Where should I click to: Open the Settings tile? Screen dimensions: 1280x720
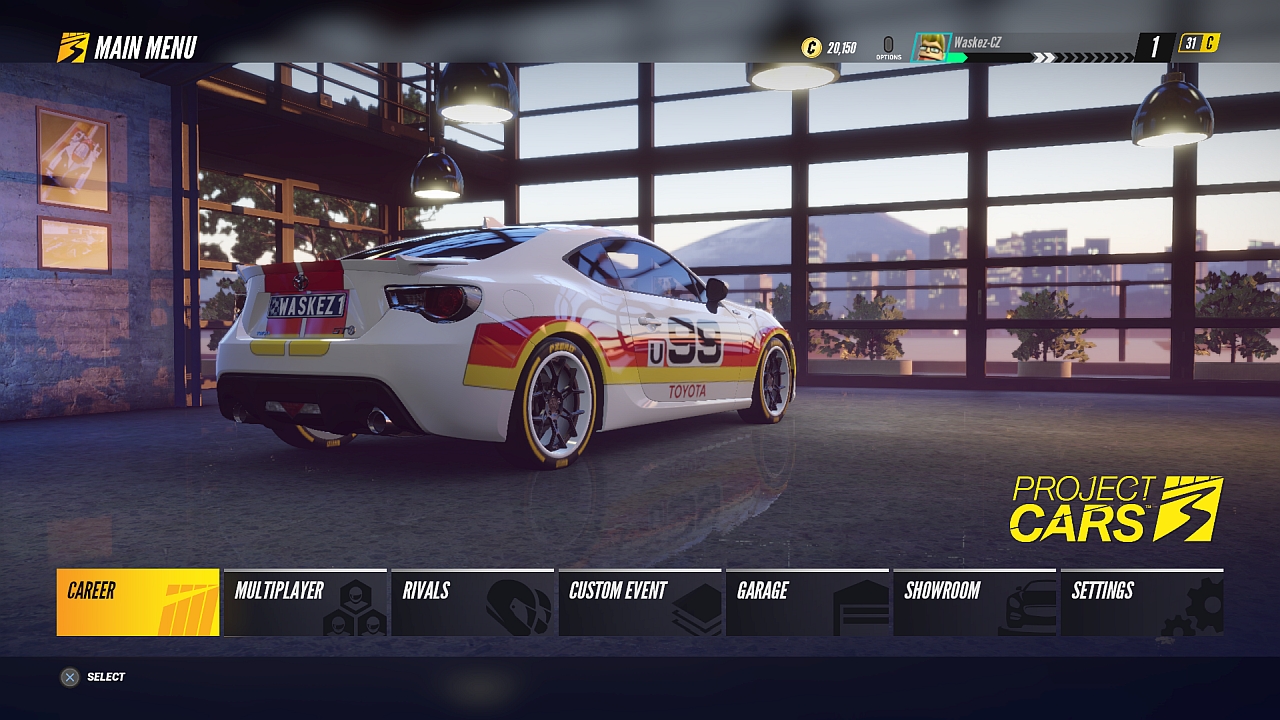click(x=1142, y=602)
